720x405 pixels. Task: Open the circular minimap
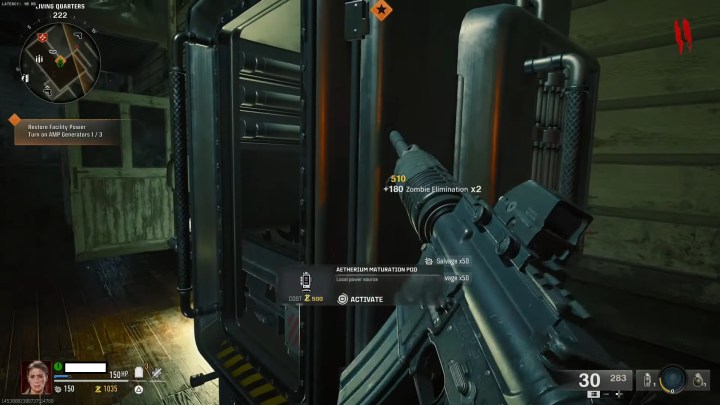pos(59,62)
